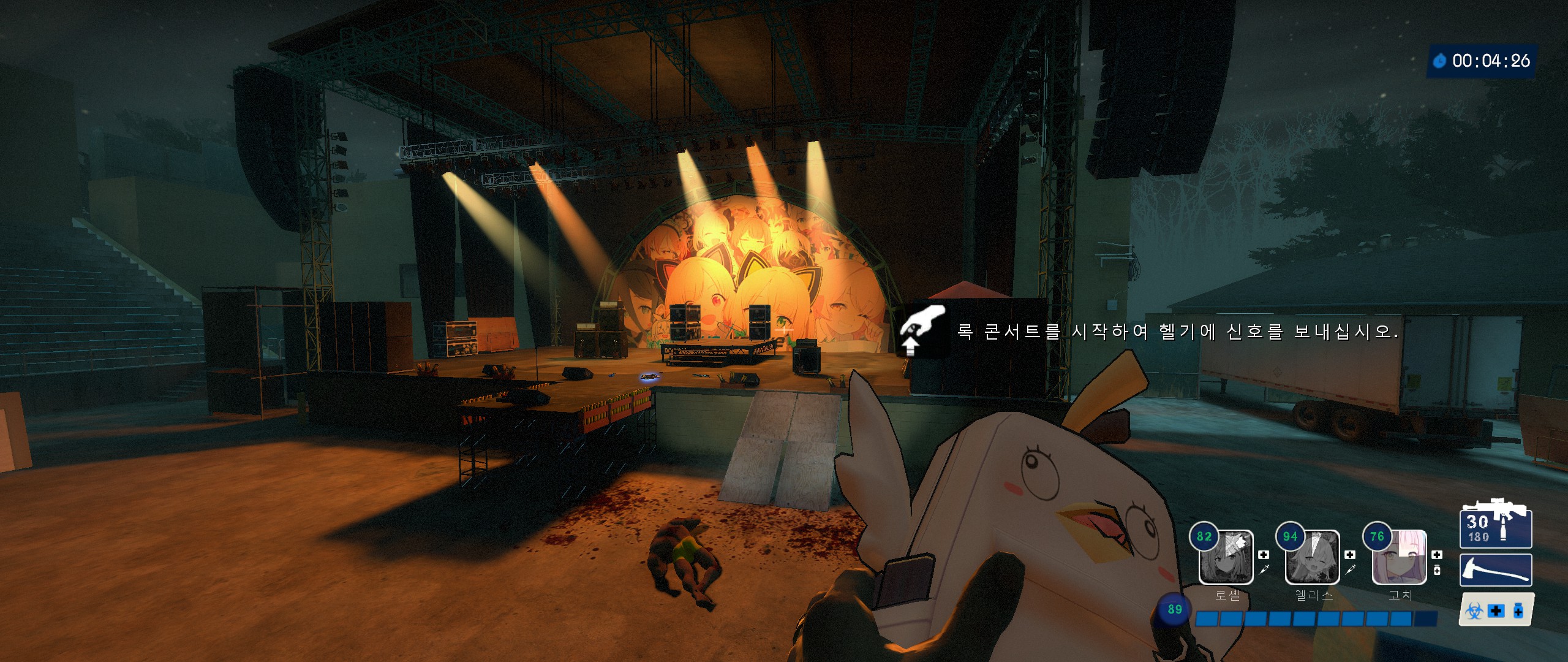Select the blue first aid kit item
The height and width of the screenshot is (662, 1568).
(x=1496, y=611)
